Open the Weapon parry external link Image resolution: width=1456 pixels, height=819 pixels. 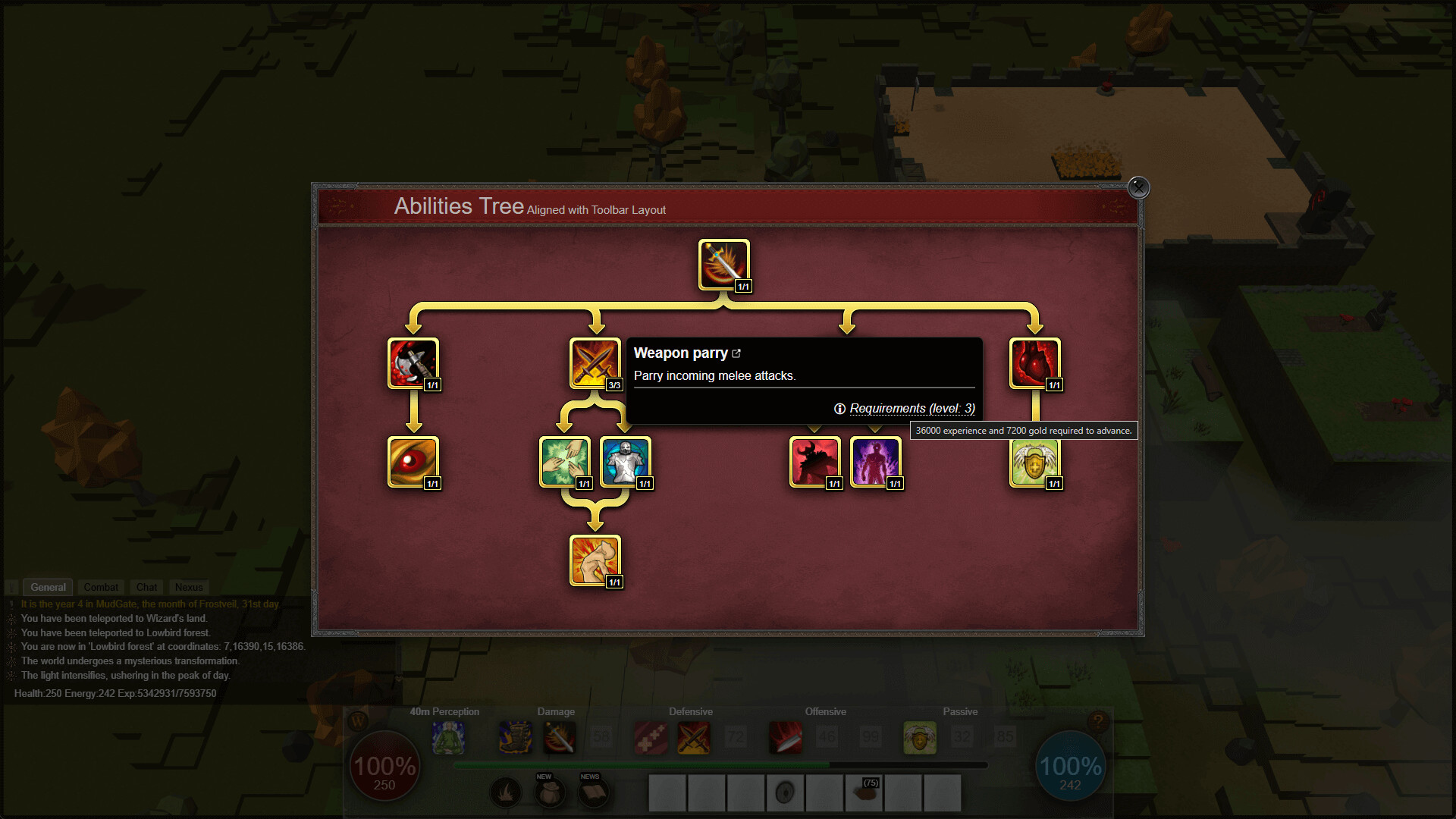tap(737, 353)
